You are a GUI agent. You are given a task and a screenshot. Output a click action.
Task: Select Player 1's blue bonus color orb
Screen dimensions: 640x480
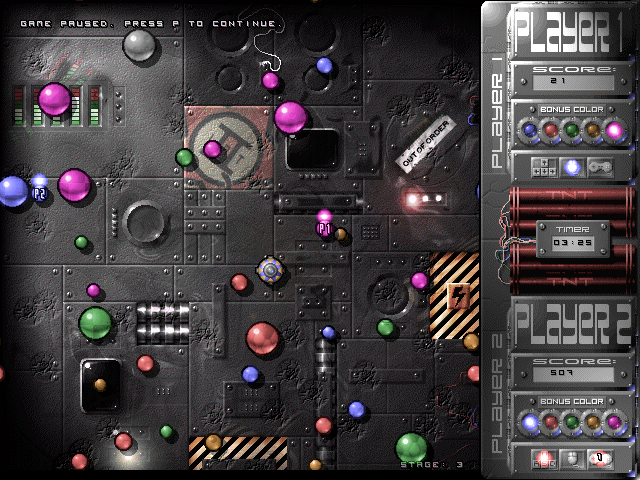pyautogui.click(x=530, y=129)
